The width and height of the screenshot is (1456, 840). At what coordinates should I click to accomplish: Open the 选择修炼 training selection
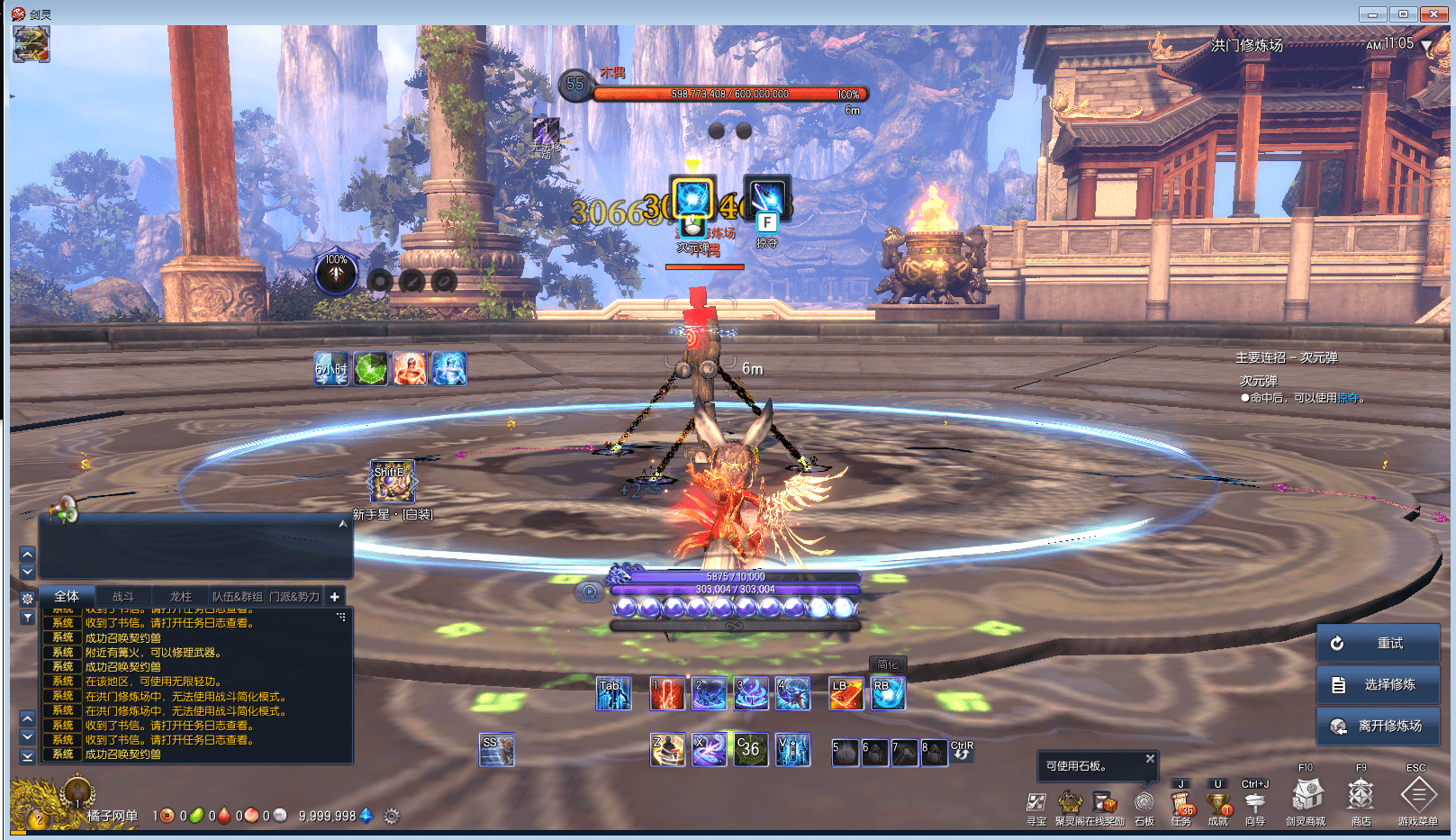(x=1378, y=684)
